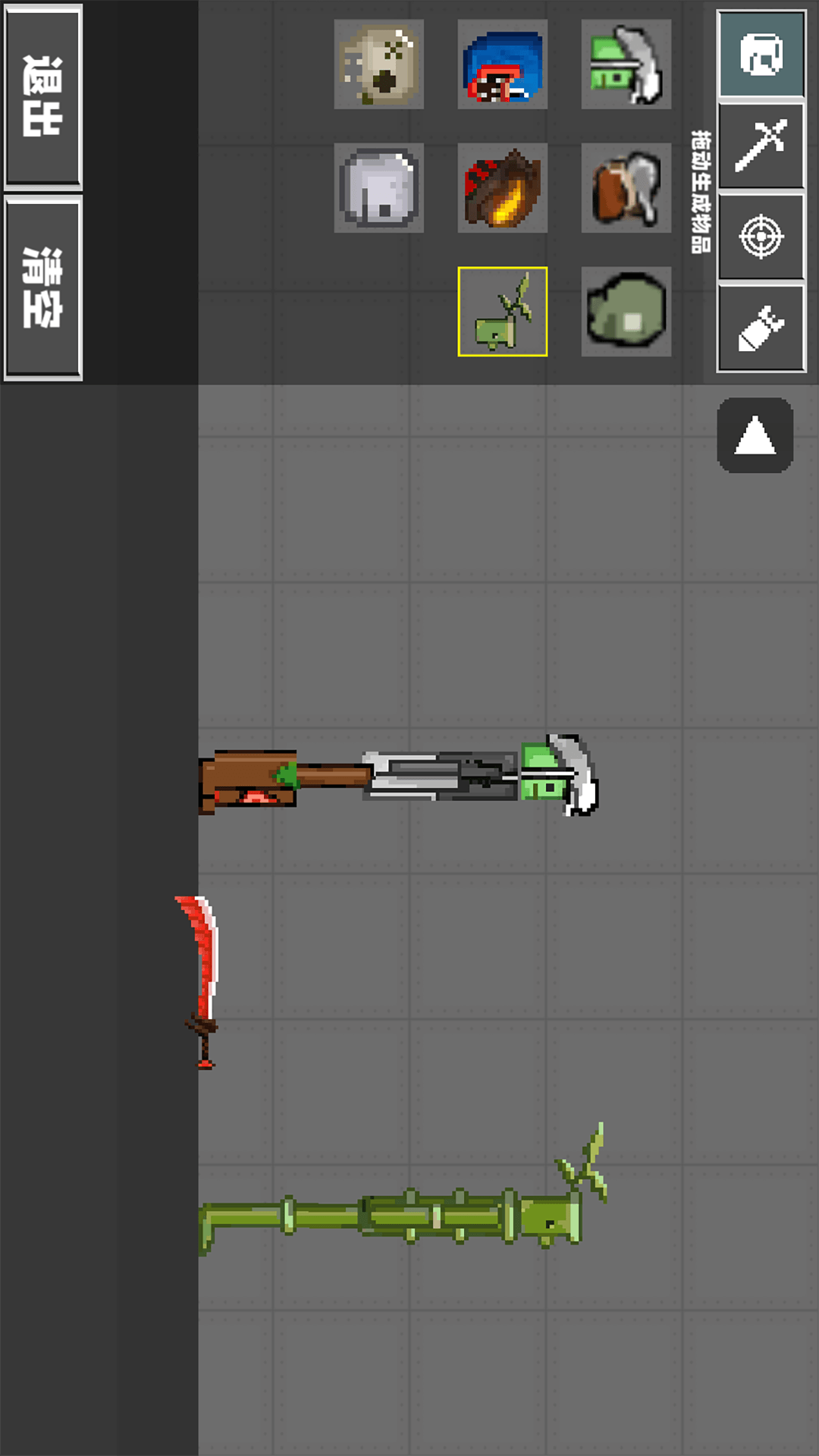The image size is (819, 1456).
Task: Switch to the characters category tab
Action: [761, 54]
